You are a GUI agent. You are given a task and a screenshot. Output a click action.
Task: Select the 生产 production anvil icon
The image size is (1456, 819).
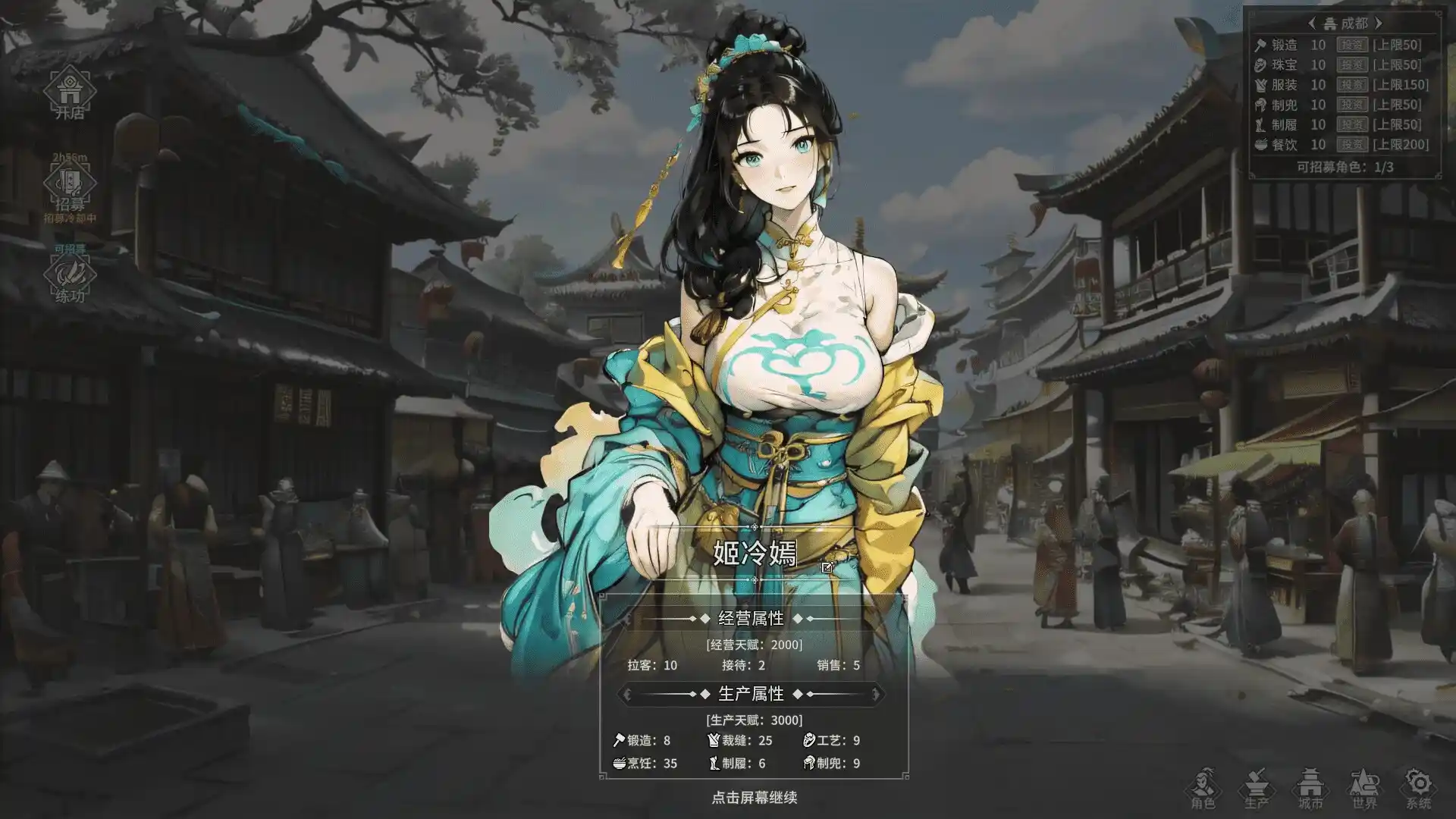(x=1257, y=785)
